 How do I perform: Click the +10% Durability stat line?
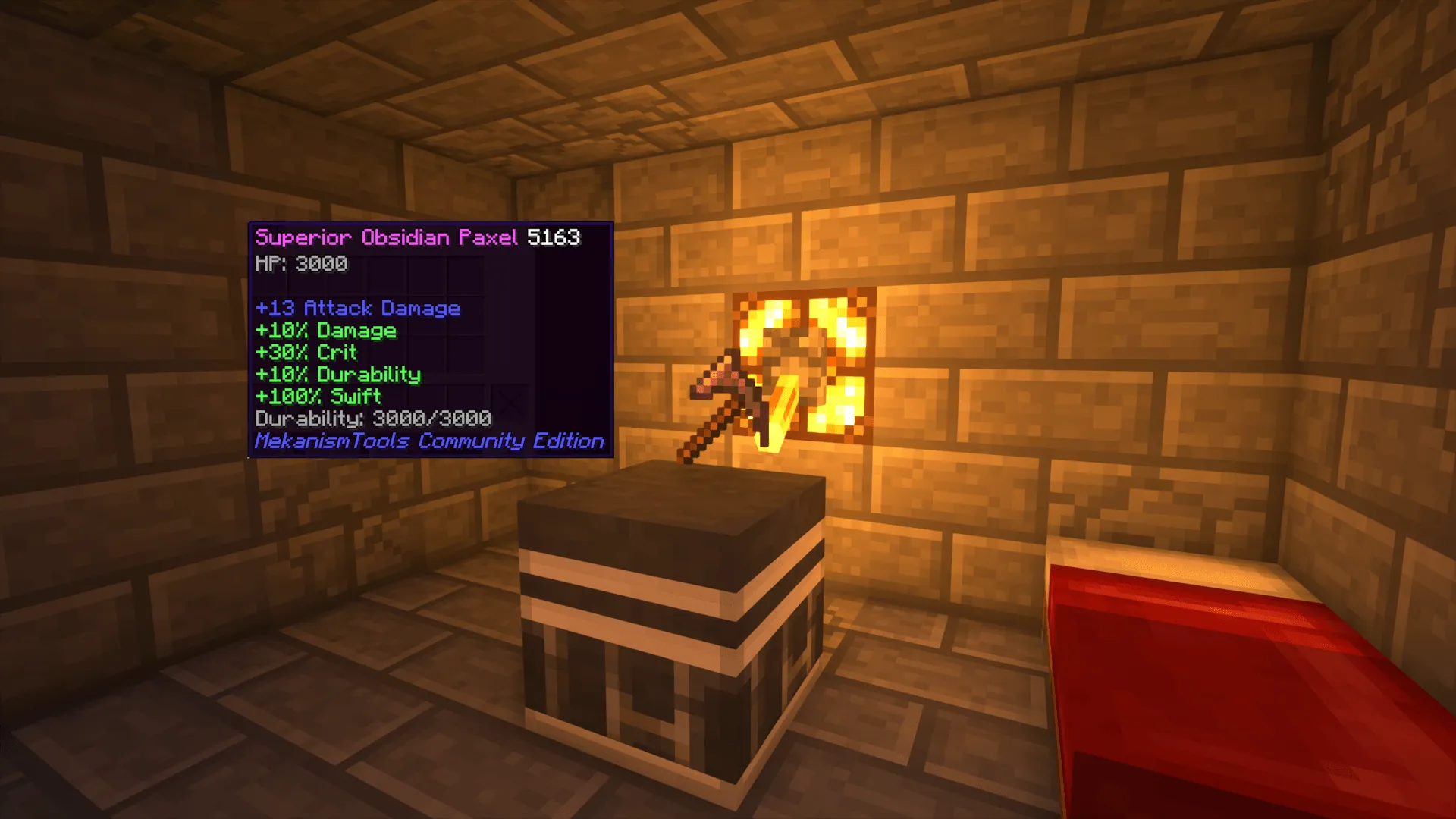tap(337, 374)
